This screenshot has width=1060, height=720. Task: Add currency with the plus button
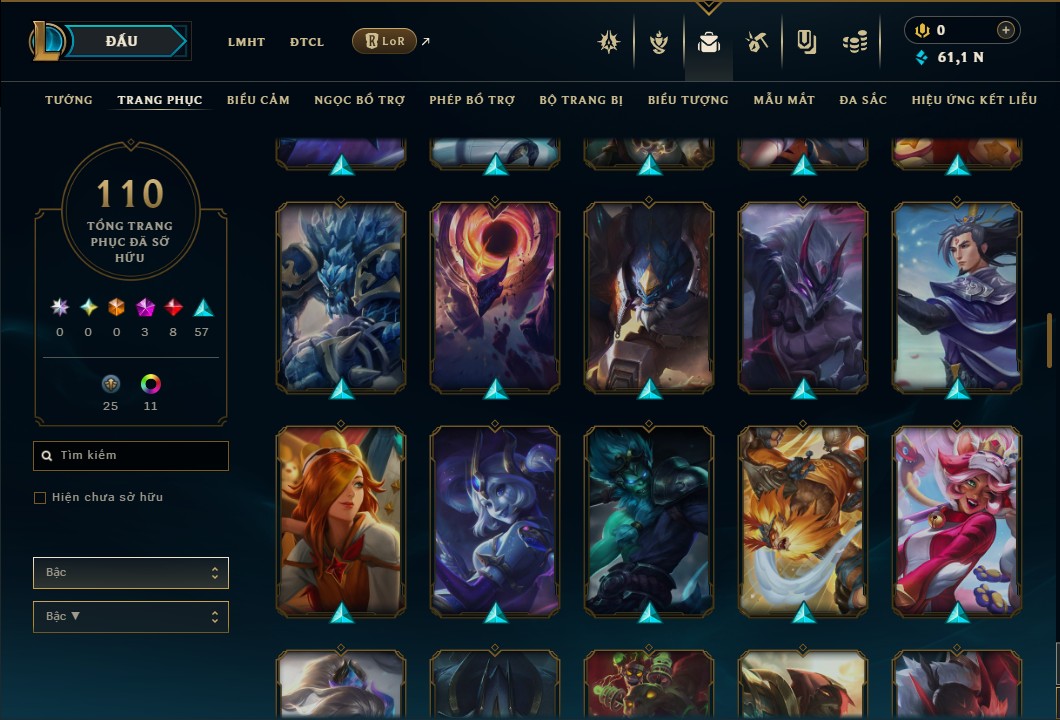point(1005,30)
